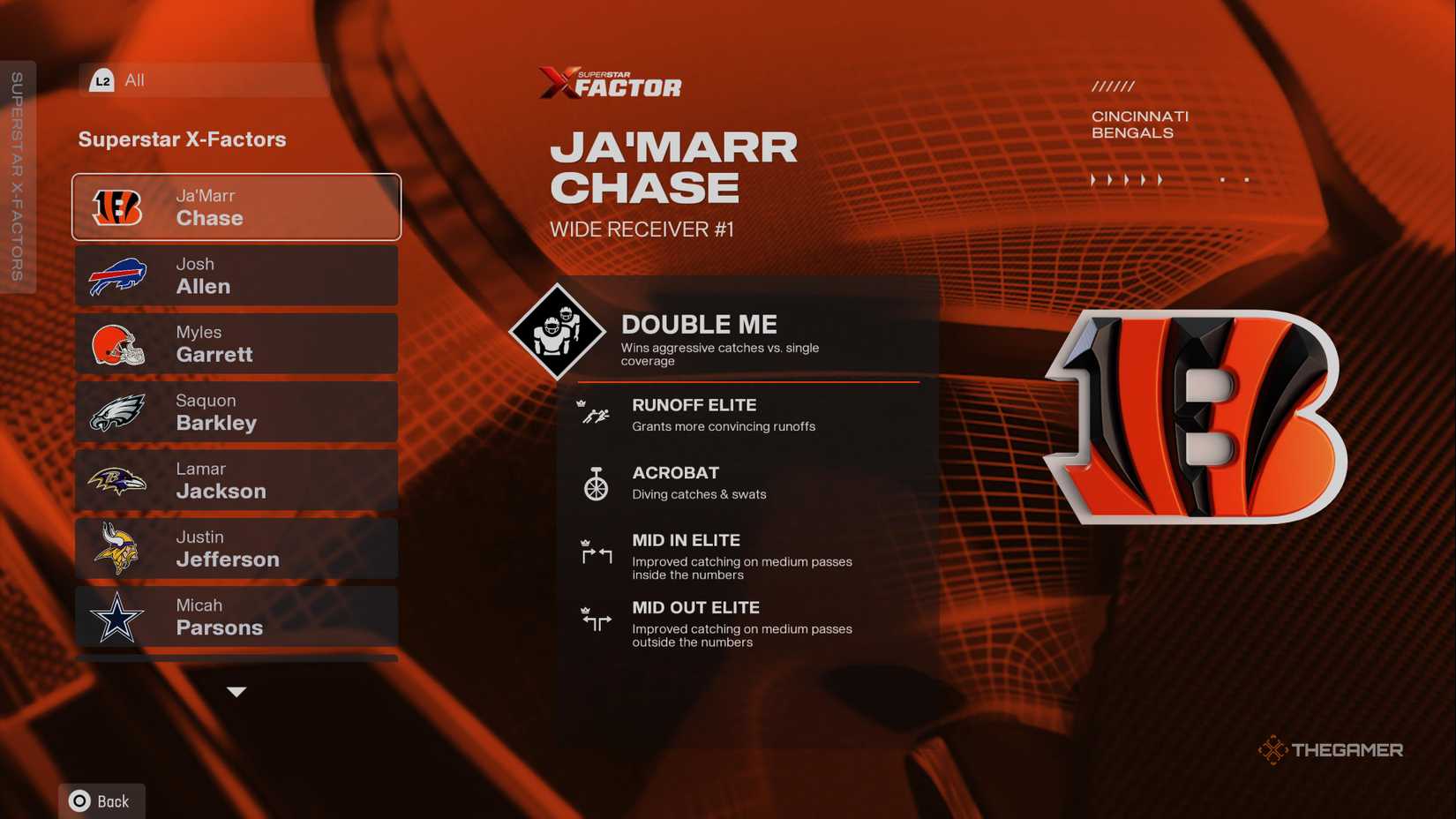Select Ja'Marr Chase from the list
The height and width of the screenshot is (819, 1456).
[x=236, y=207]
